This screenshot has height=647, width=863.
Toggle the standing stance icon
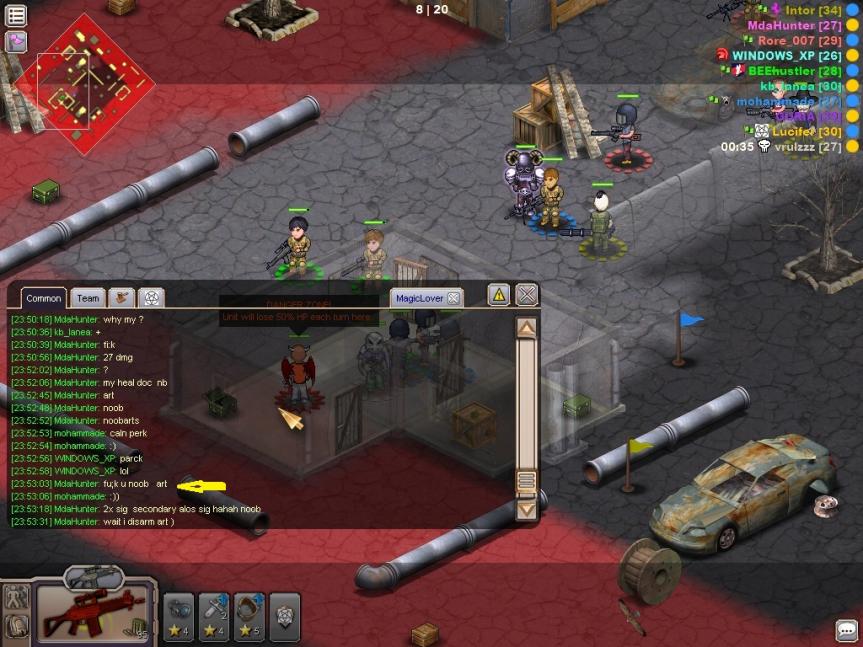click(16, 599)
